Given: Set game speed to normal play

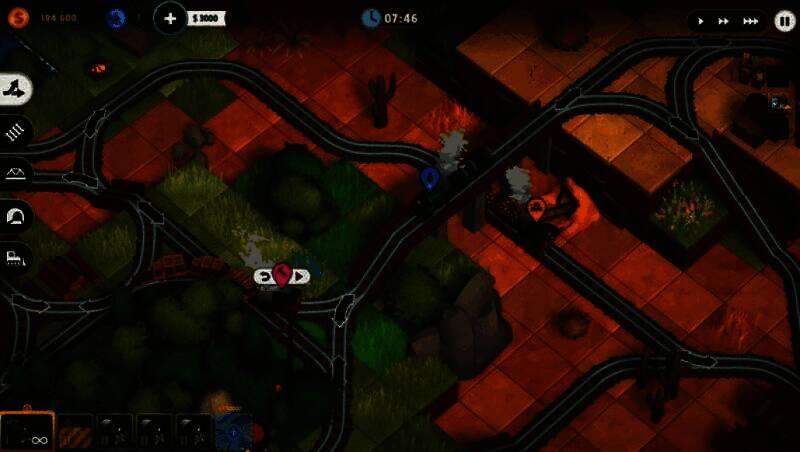Looking at the screenshot, I should (700, 20).
